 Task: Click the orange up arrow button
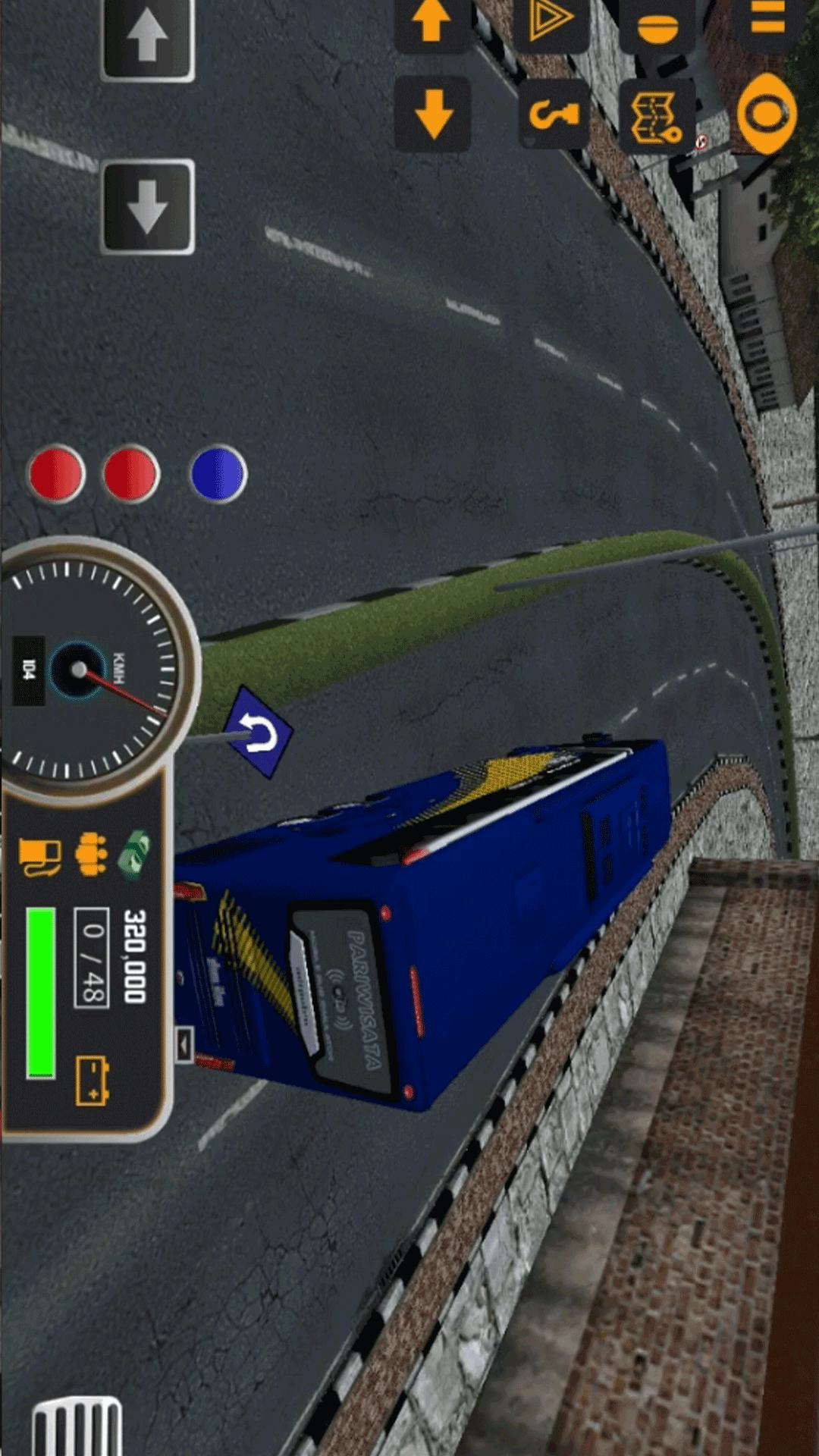431,21
